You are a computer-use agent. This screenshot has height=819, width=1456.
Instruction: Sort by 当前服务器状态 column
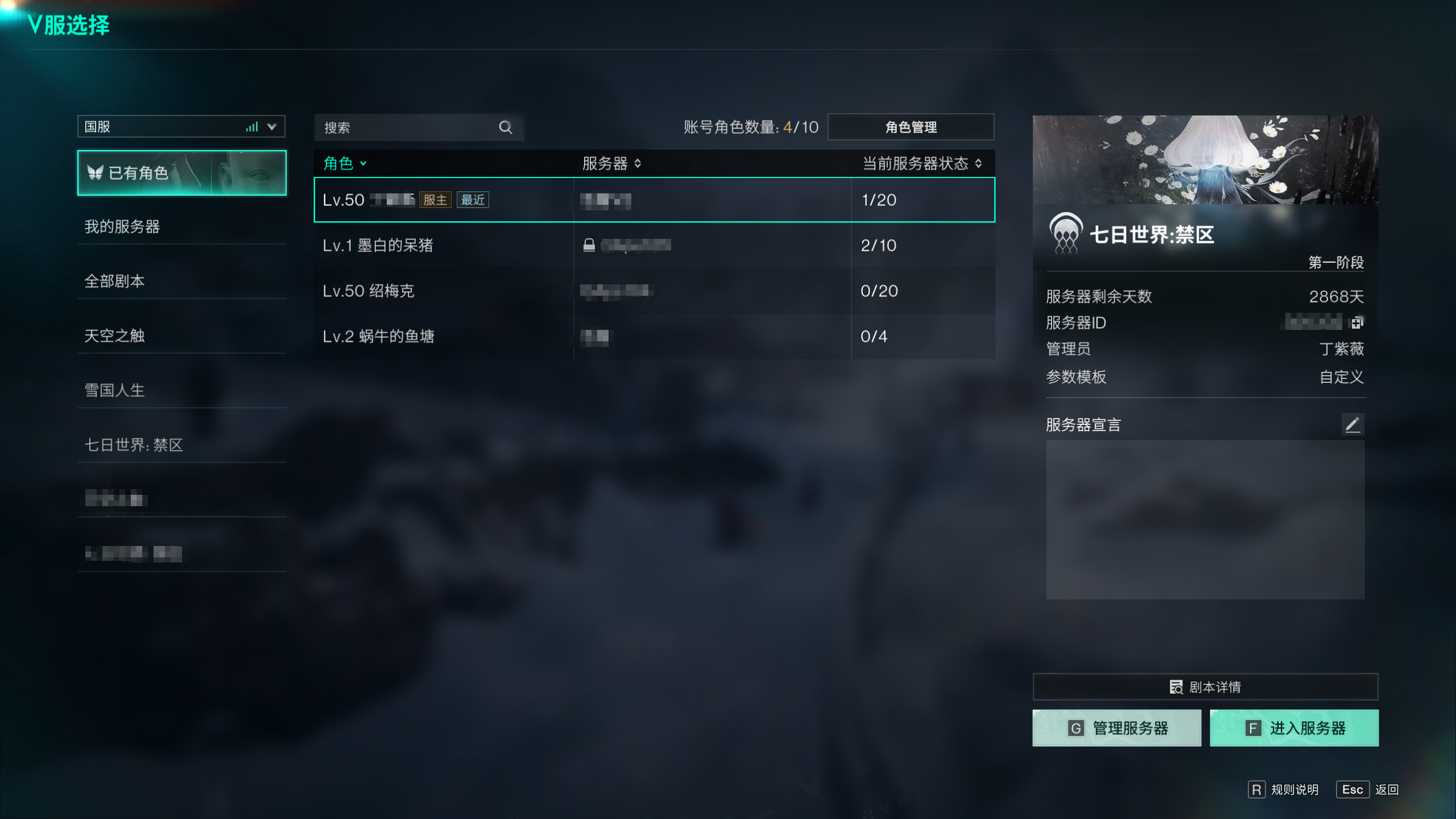tap(922, 164)
